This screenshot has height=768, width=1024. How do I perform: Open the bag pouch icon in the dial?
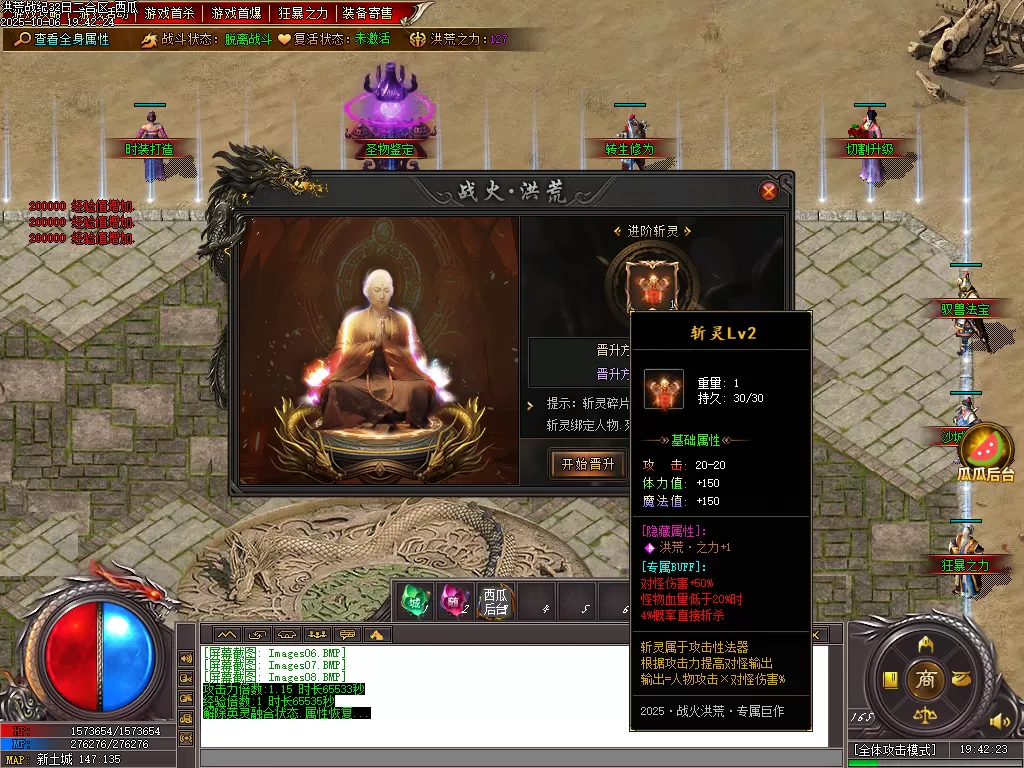(961, 679)
